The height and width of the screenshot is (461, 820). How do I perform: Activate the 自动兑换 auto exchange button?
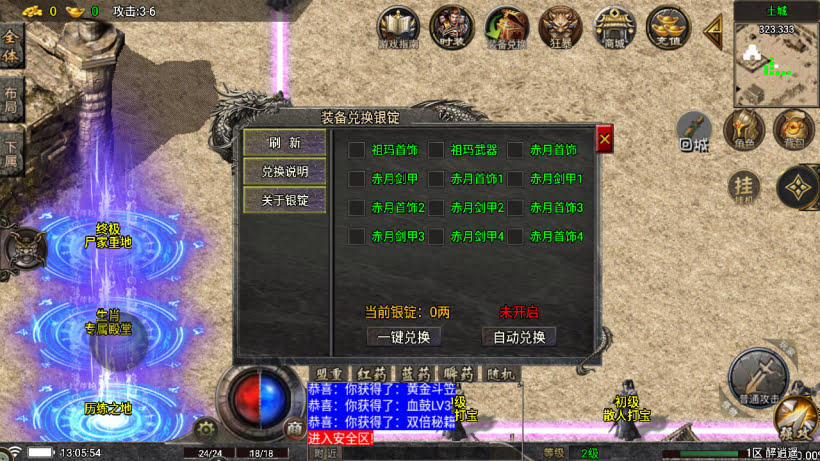click(519, 337)
